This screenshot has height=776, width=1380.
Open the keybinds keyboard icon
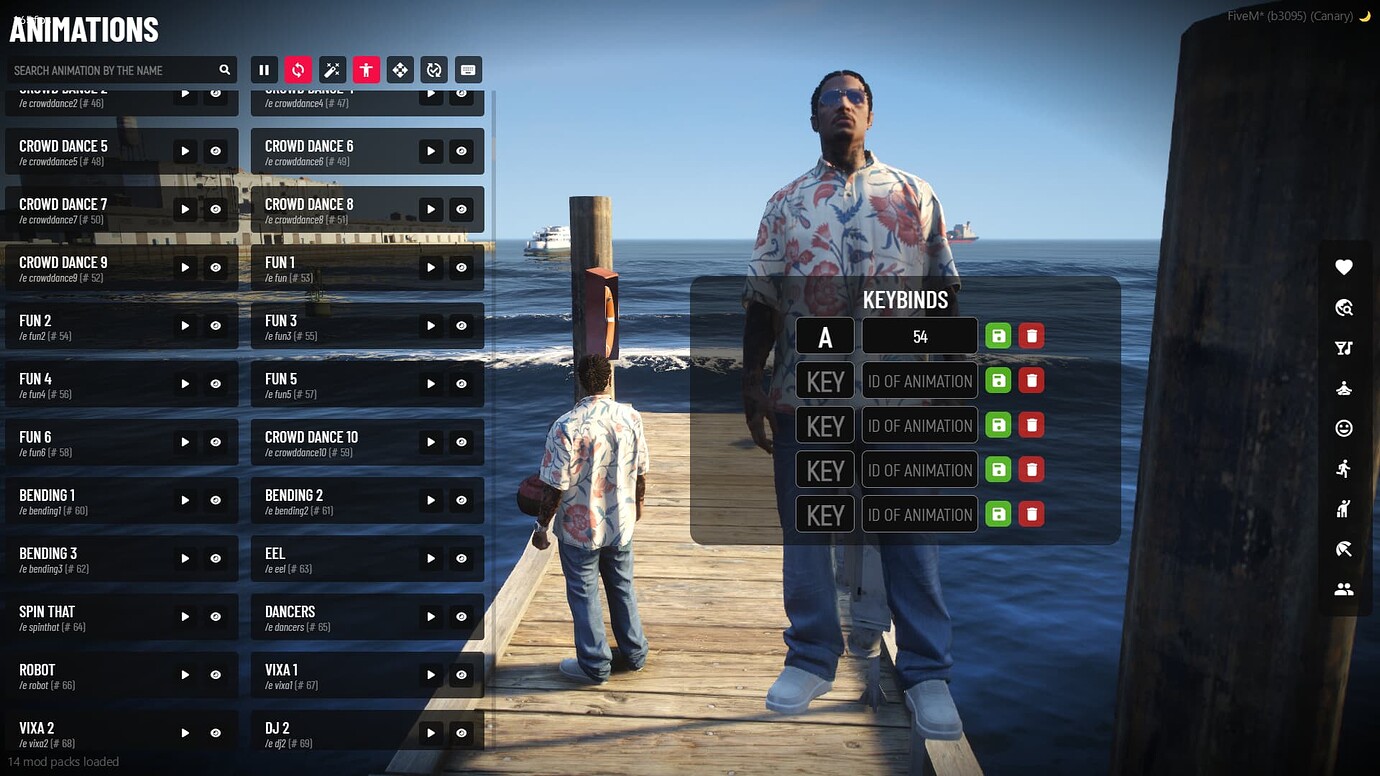[467, 70]
